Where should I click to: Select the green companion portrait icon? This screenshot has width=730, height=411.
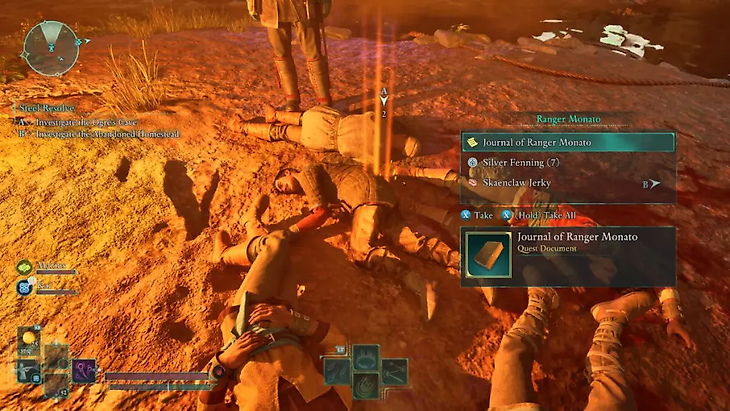(24, 268)
